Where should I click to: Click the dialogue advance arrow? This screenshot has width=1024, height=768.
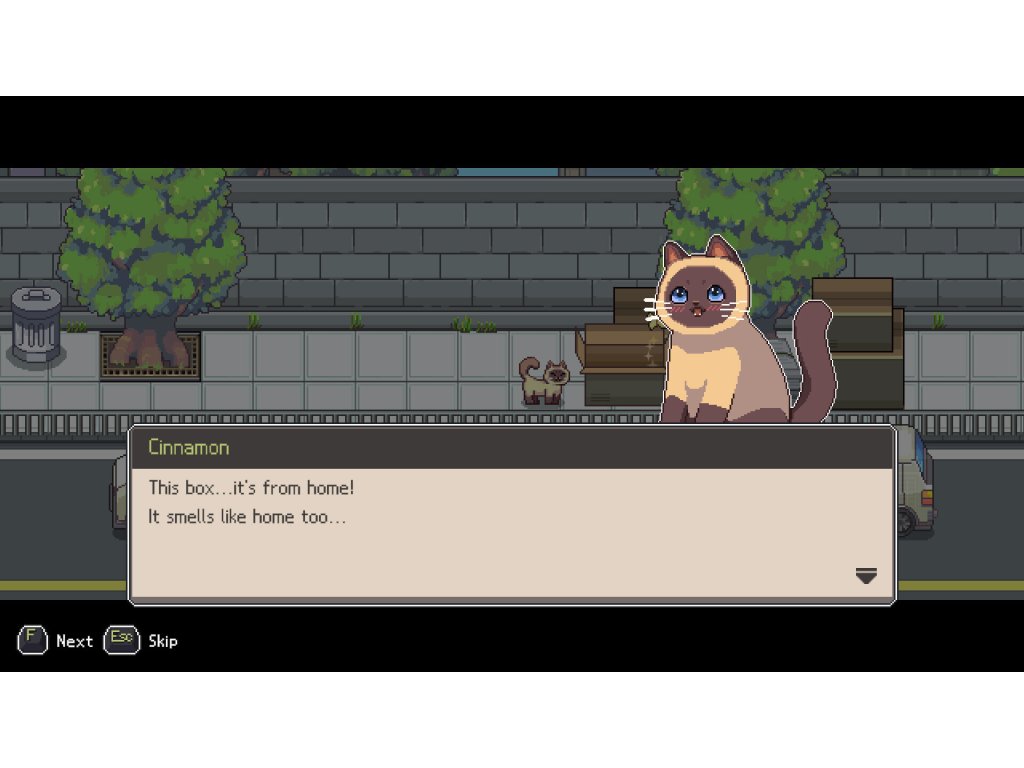click(866, 575)
